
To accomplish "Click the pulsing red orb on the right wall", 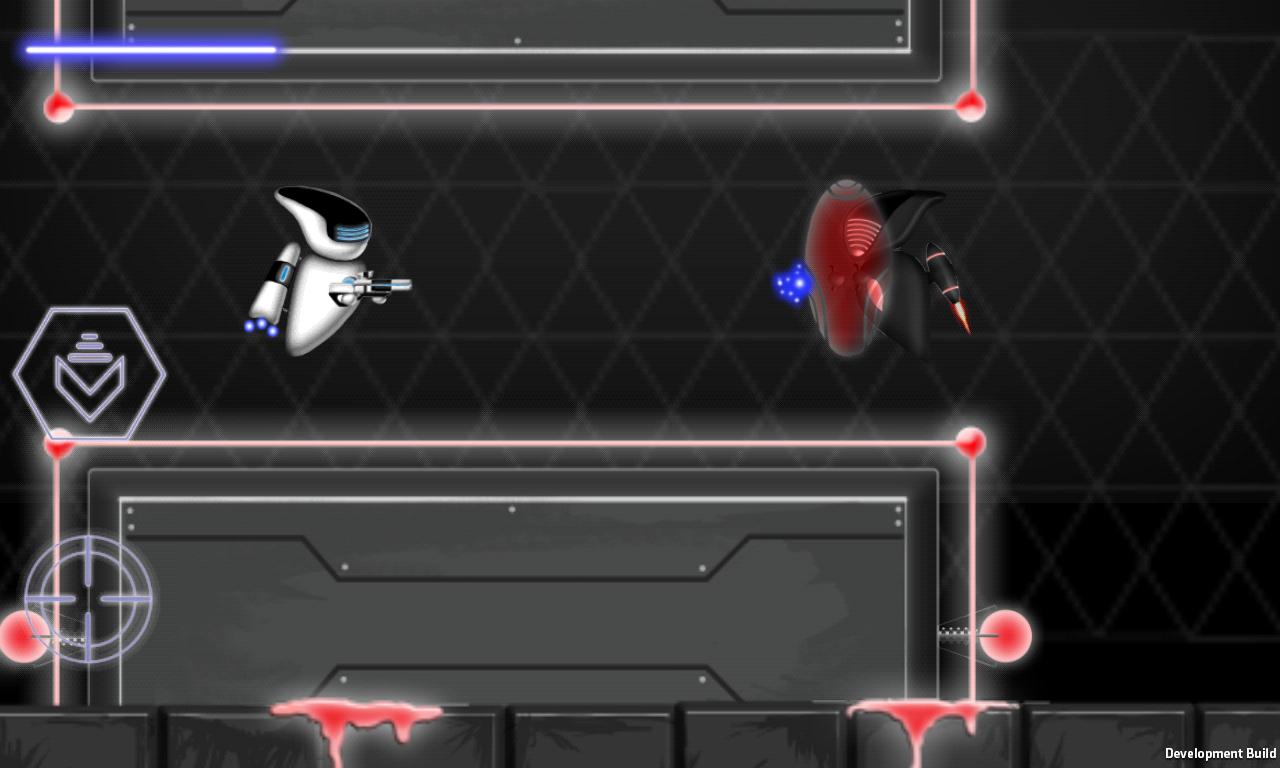I will (1008, 635).
